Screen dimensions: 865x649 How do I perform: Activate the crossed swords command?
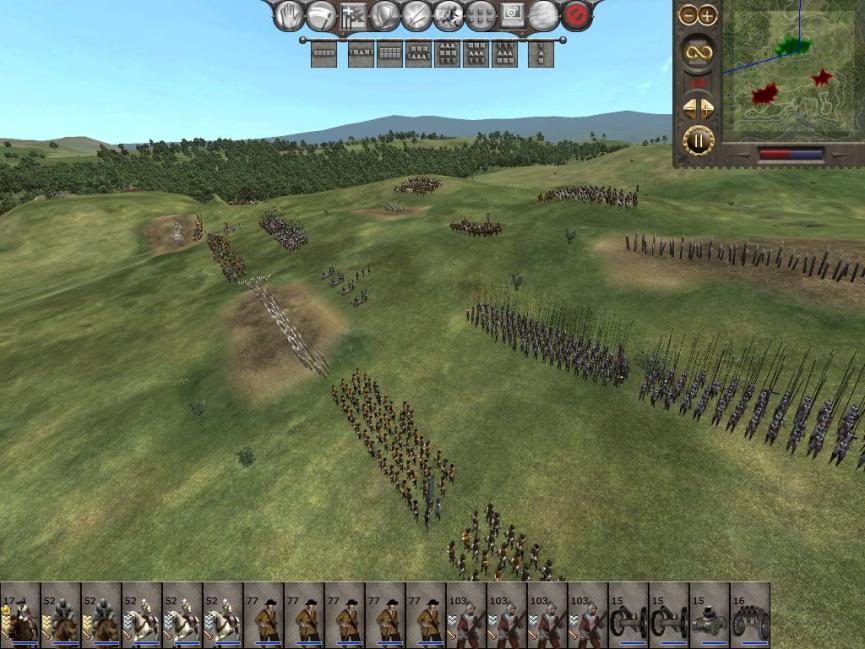(x=416, y=15)
